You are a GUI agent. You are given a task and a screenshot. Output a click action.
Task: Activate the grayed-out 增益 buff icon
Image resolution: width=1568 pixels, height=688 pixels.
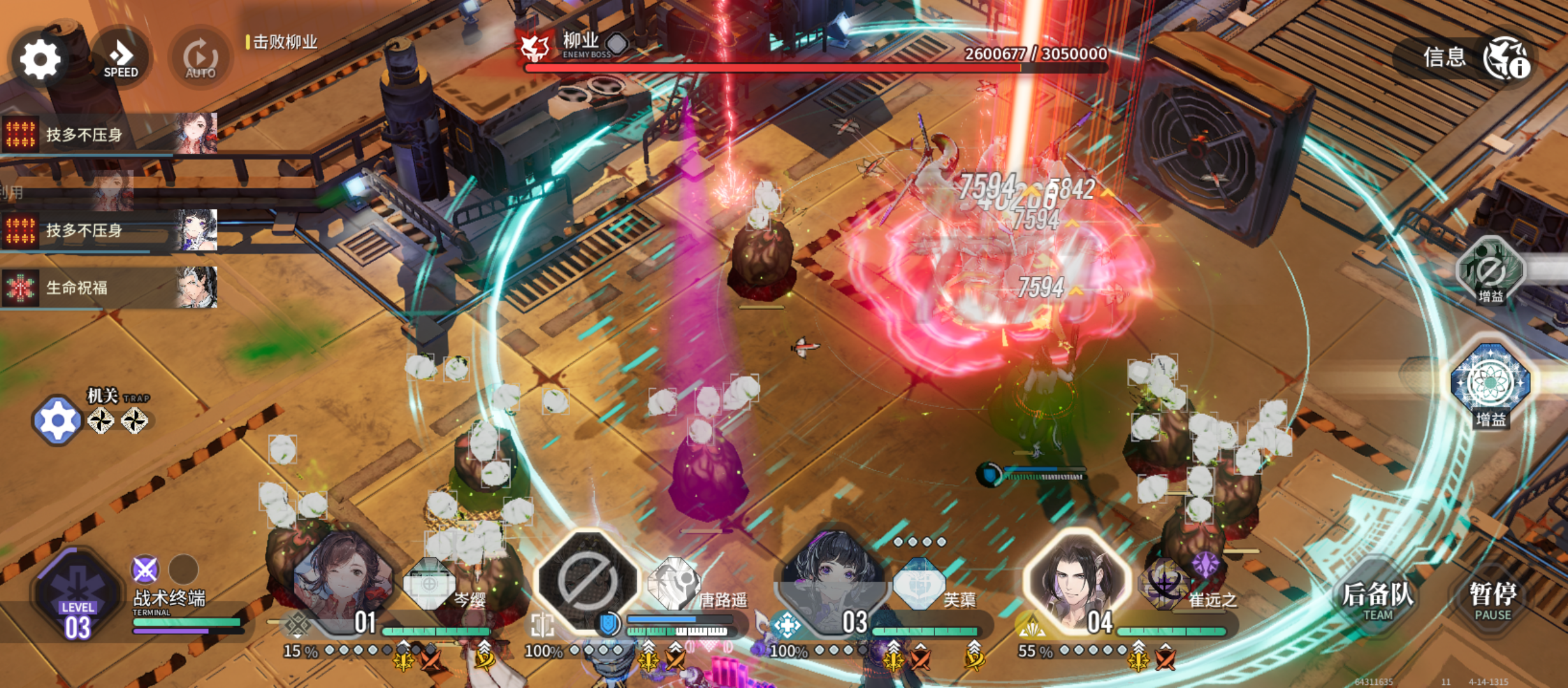click(1490, 271)
